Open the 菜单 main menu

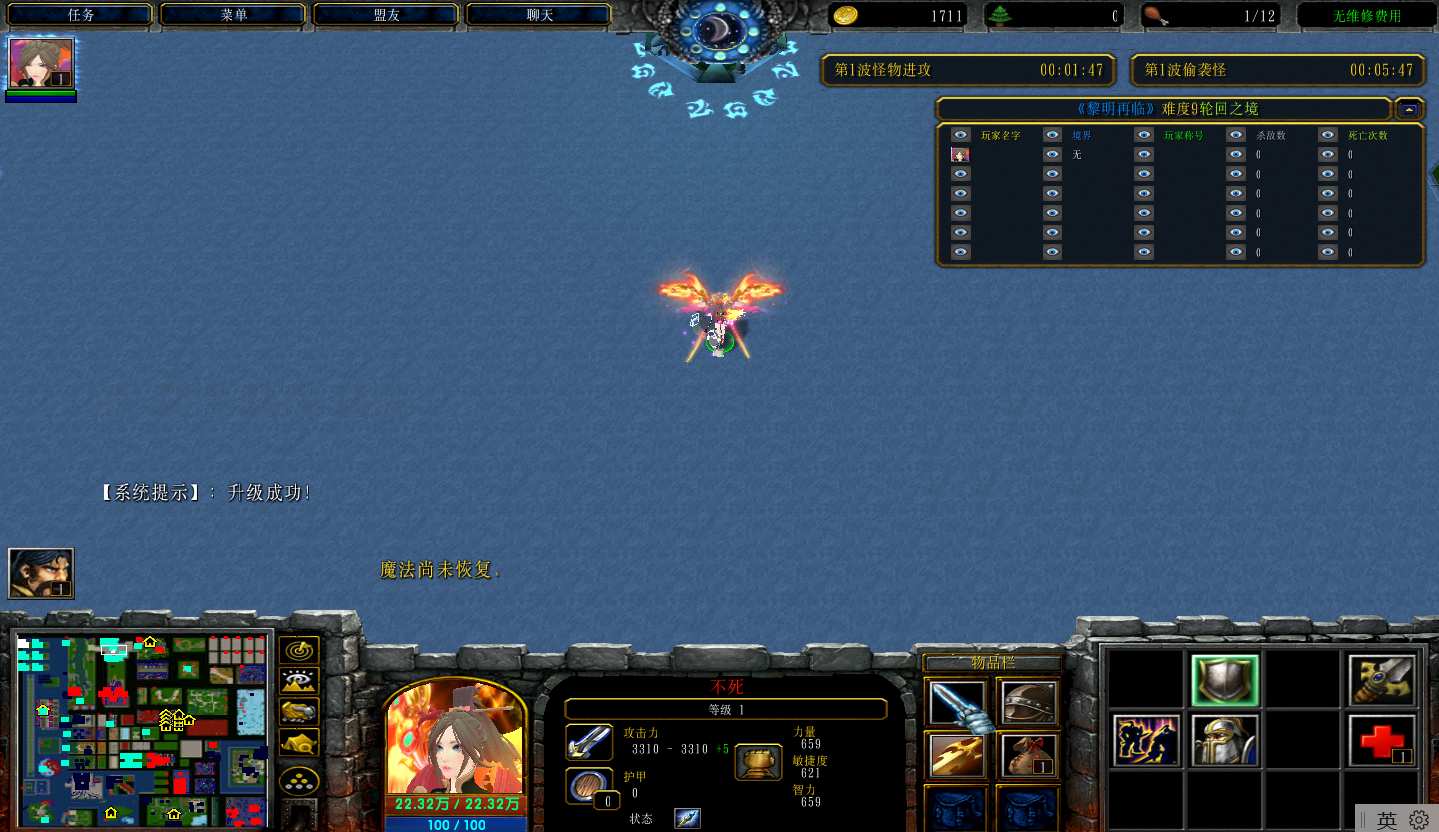(x=234, y=15)
